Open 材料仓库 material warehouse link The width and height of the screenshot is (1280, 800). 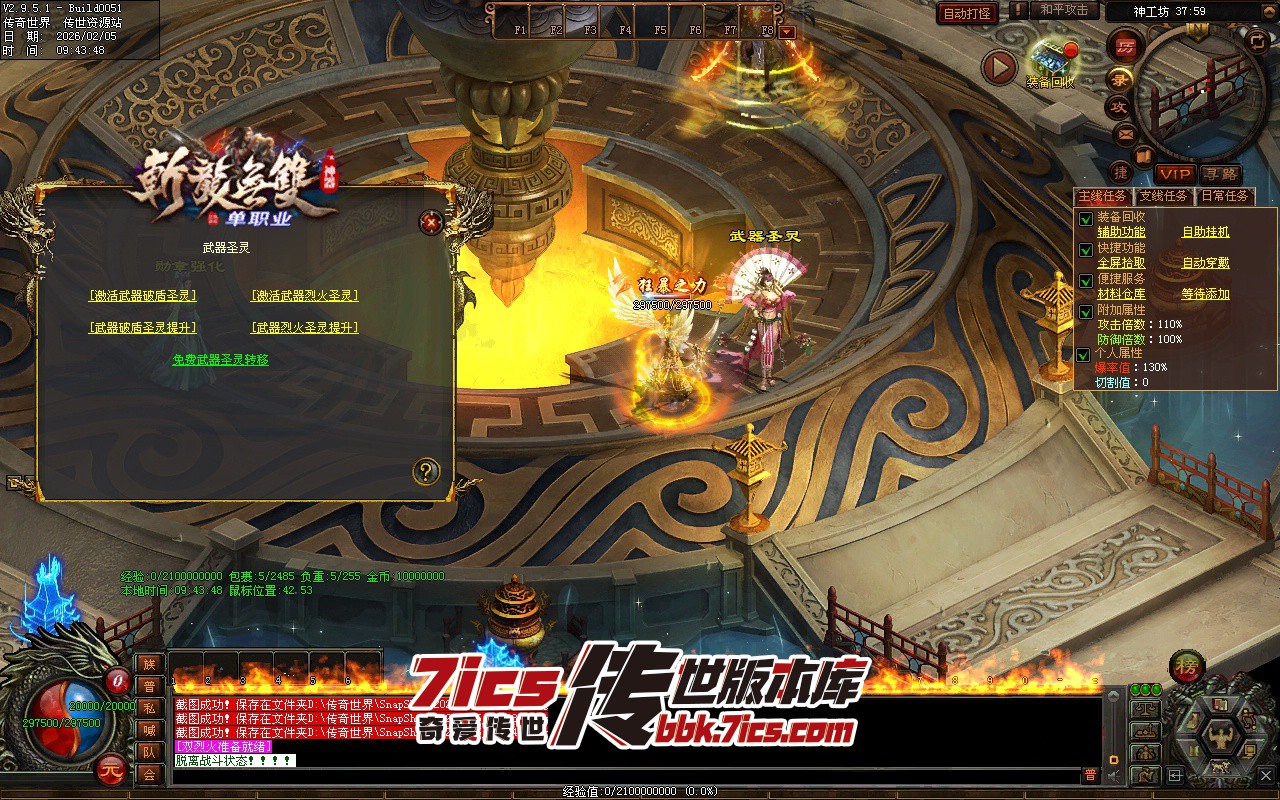[x=1121, y=294]
